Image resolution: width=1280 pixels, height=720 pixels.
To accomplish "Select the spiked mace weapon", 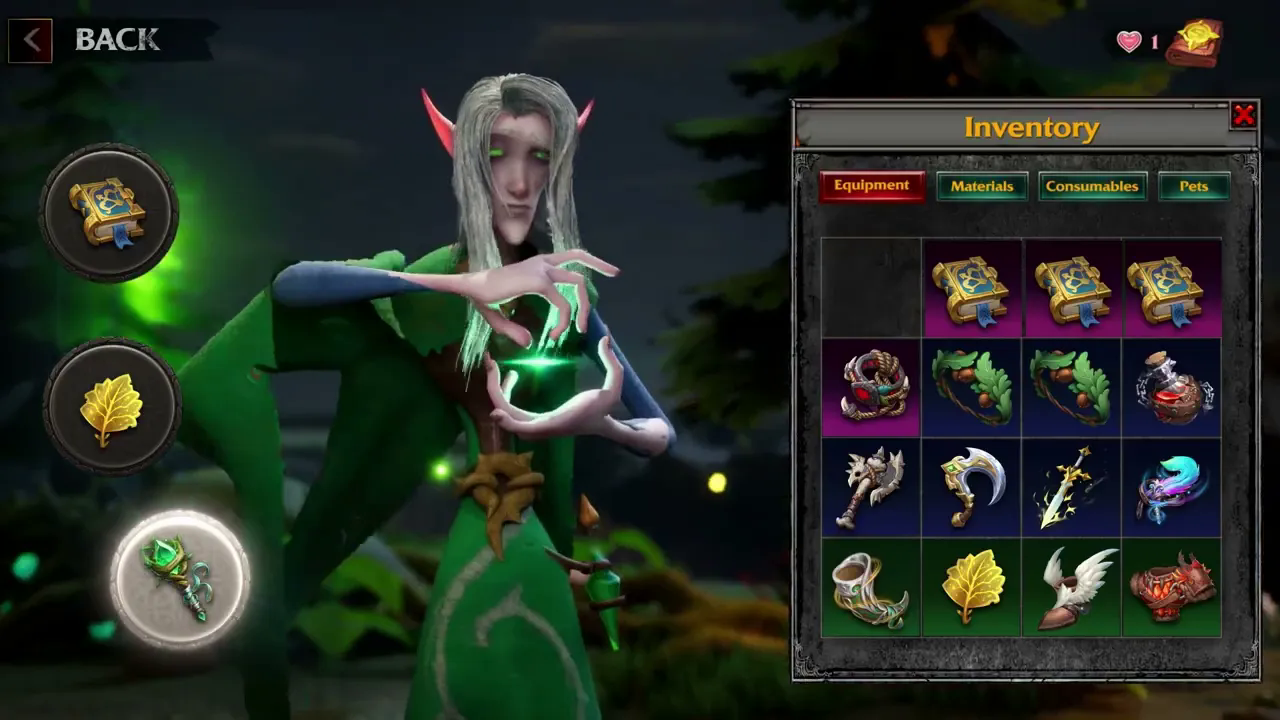I will pos(871,487).
